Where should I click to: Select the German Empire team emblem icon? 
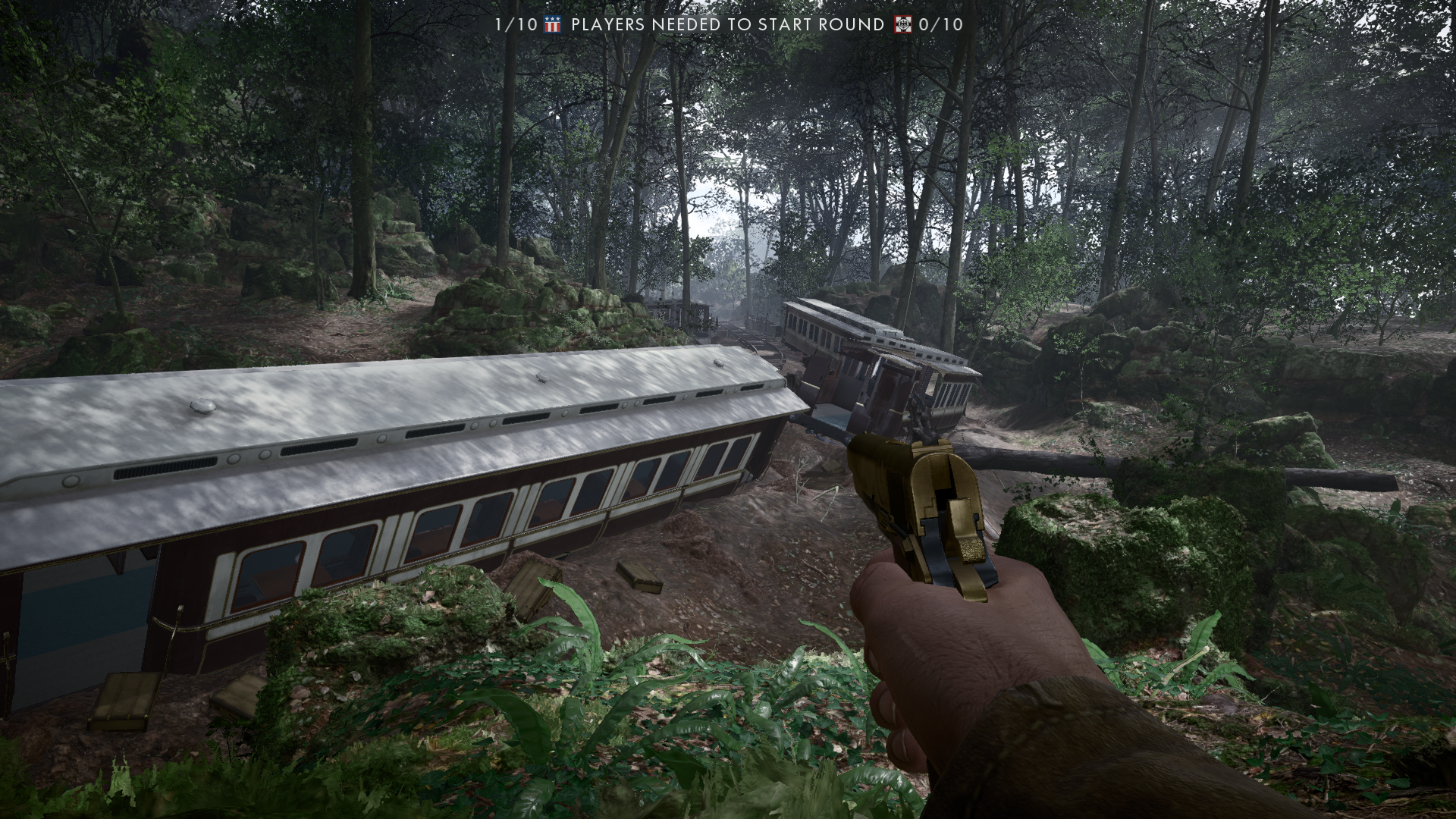(903, 24)
